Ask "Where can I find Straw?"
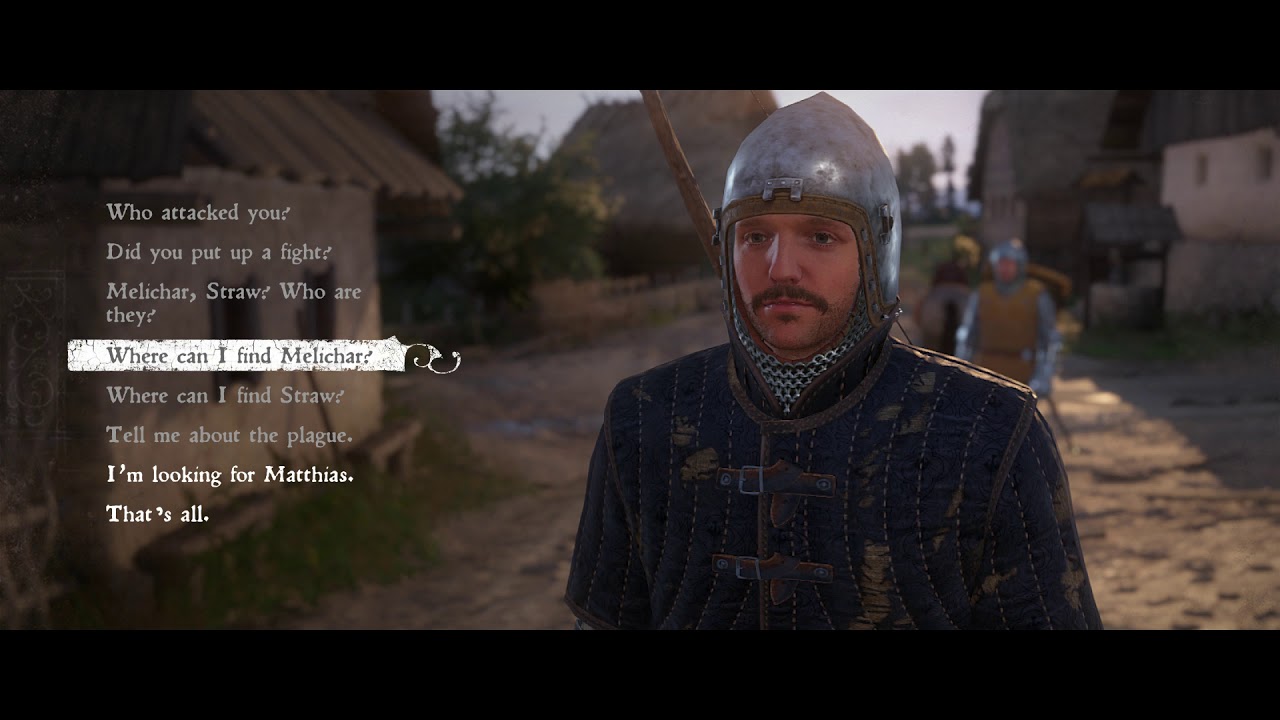This screenshot has width=1280, height=720. tap(225, 395)
